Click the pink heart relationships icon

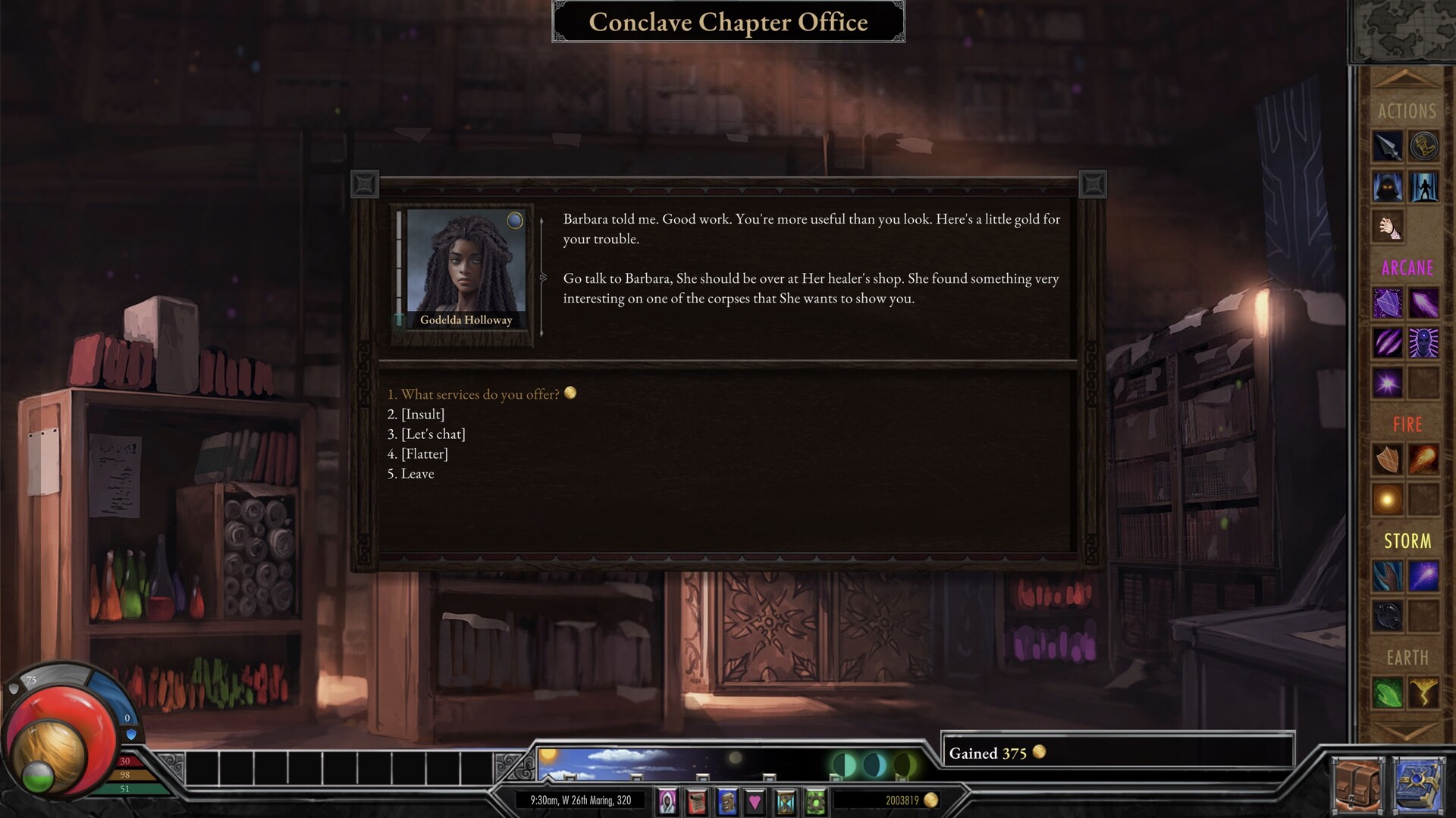(755, 801)
